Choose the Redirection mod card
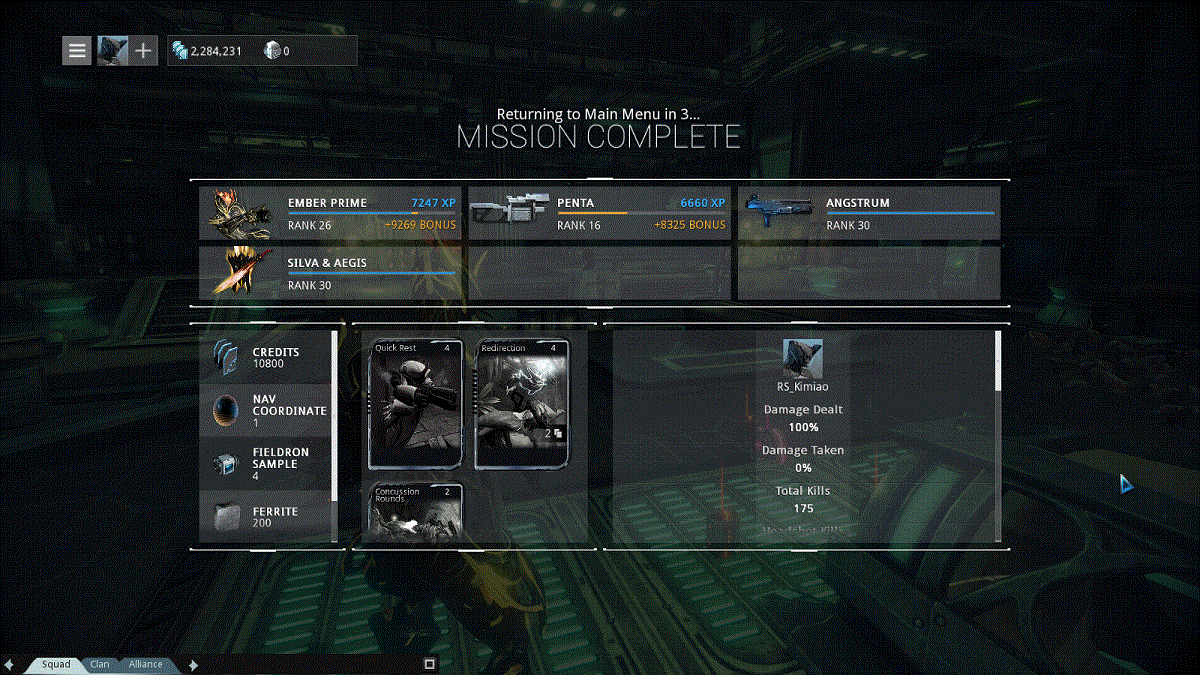1200x675 pixels. [522, 405]
